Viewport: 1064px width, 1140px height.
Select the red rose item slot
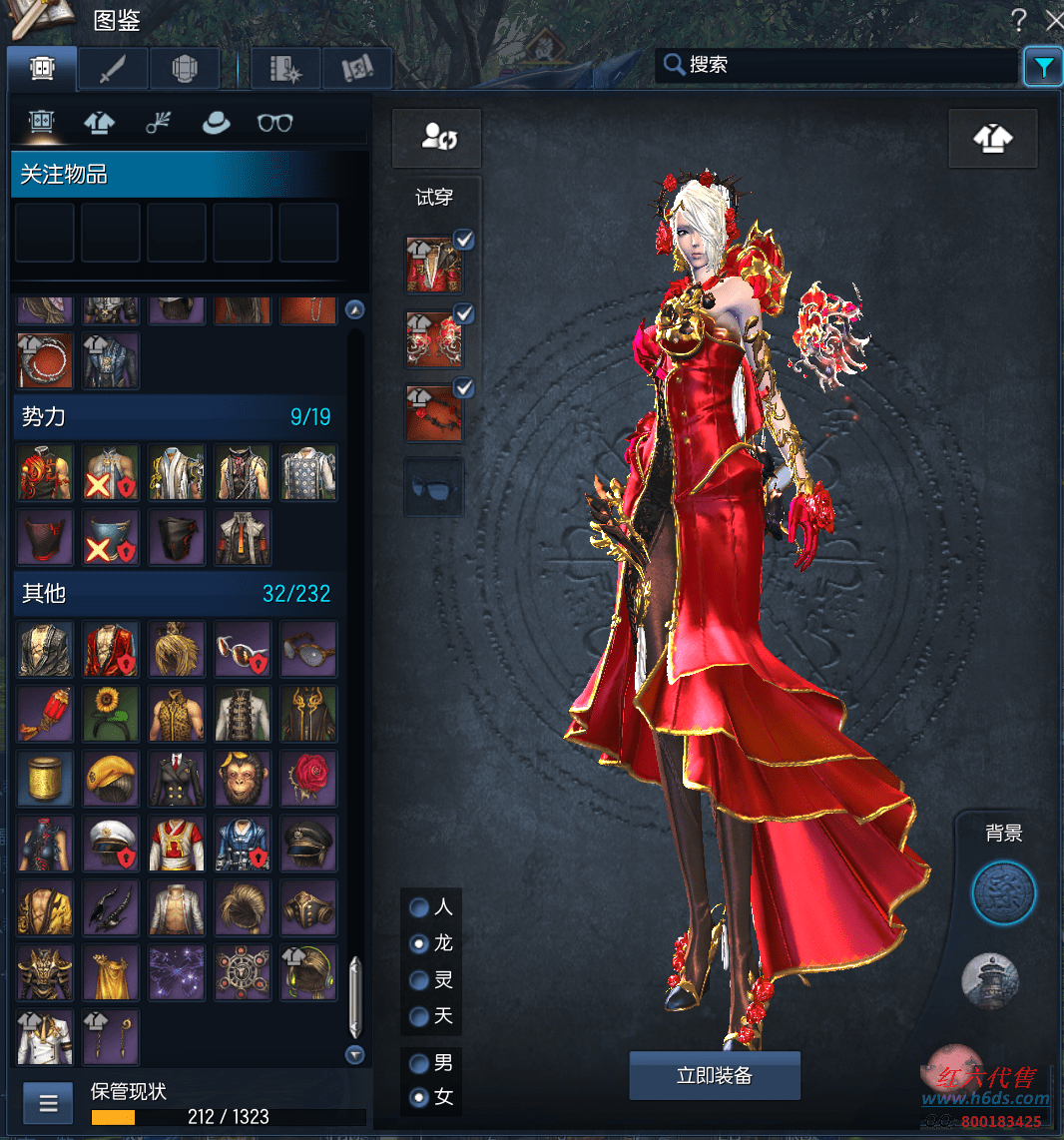click(x=308, y=778)
